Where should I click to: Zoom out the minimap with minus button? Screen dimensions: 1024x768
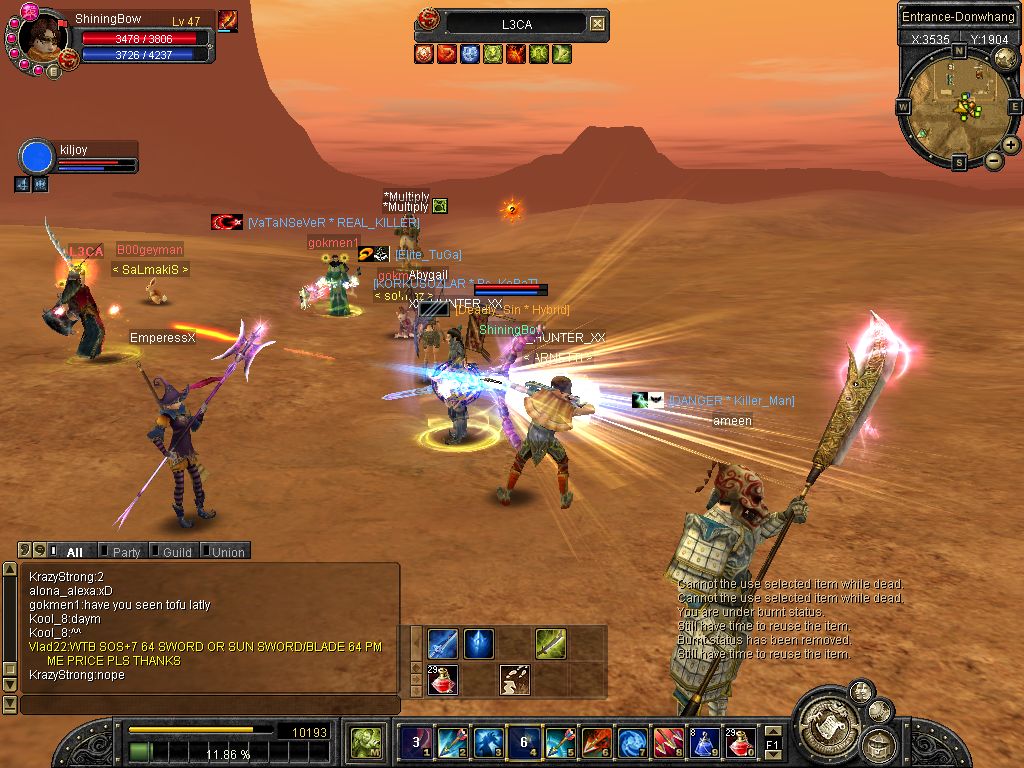tap(993, 160)
